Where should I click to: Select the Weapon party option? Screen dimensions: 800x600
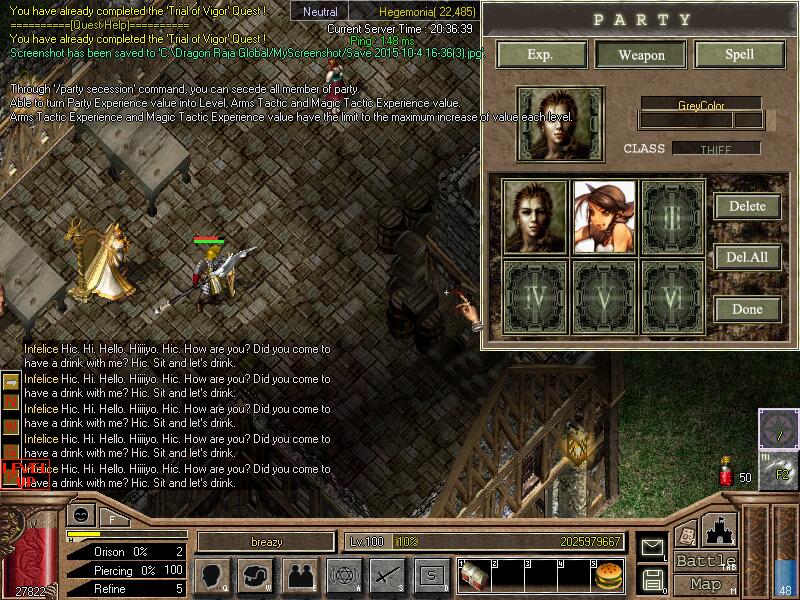tap(641, 55)
